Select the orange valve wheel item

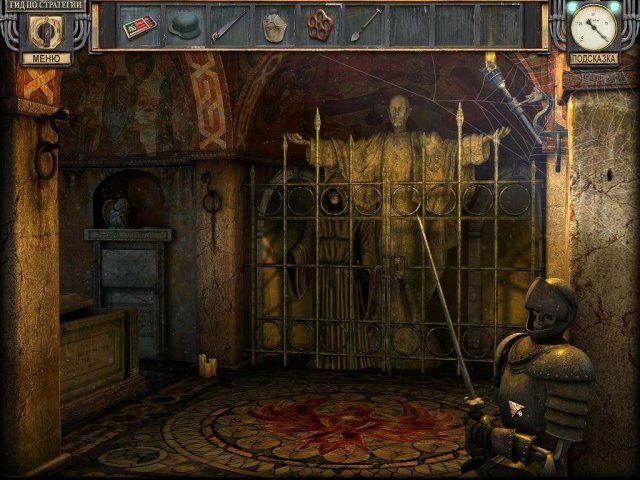click(319, 26)
